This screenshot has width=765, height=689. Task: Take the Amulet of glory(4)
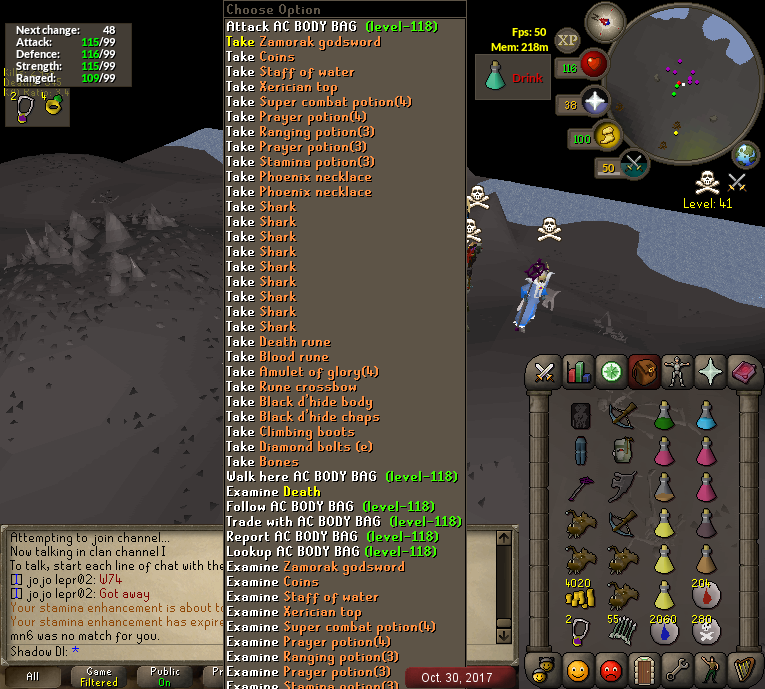click(302, 371)
